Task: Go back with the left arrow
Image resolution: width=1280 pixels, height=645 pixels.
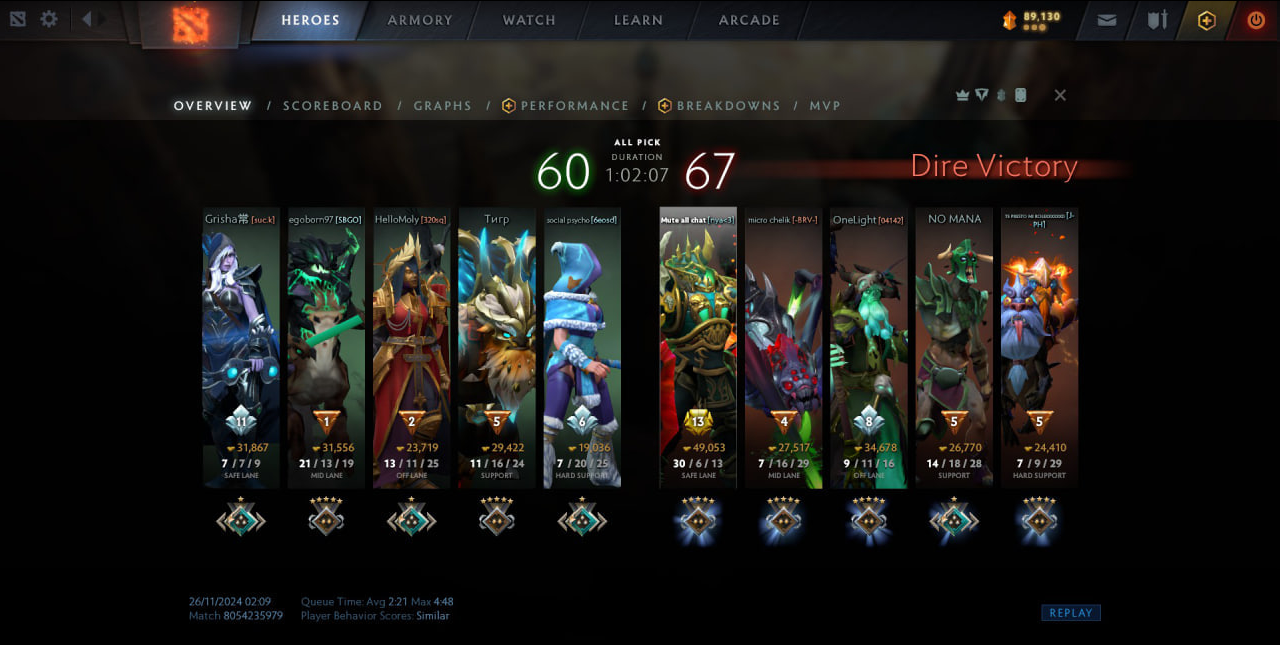Action: coord(87,19)
